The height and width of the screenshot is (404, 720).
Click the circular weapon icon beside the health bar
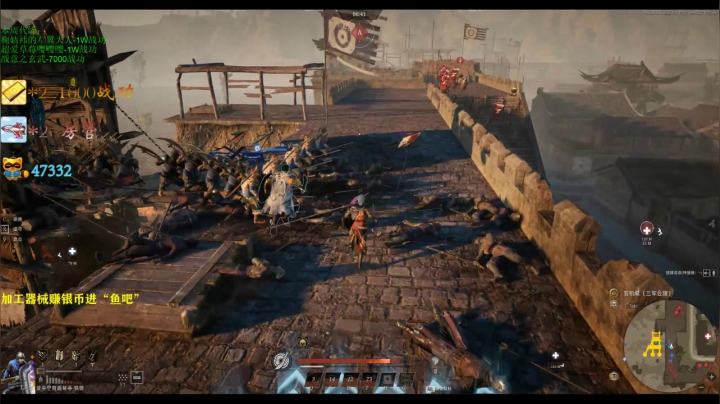pos(282,361)
